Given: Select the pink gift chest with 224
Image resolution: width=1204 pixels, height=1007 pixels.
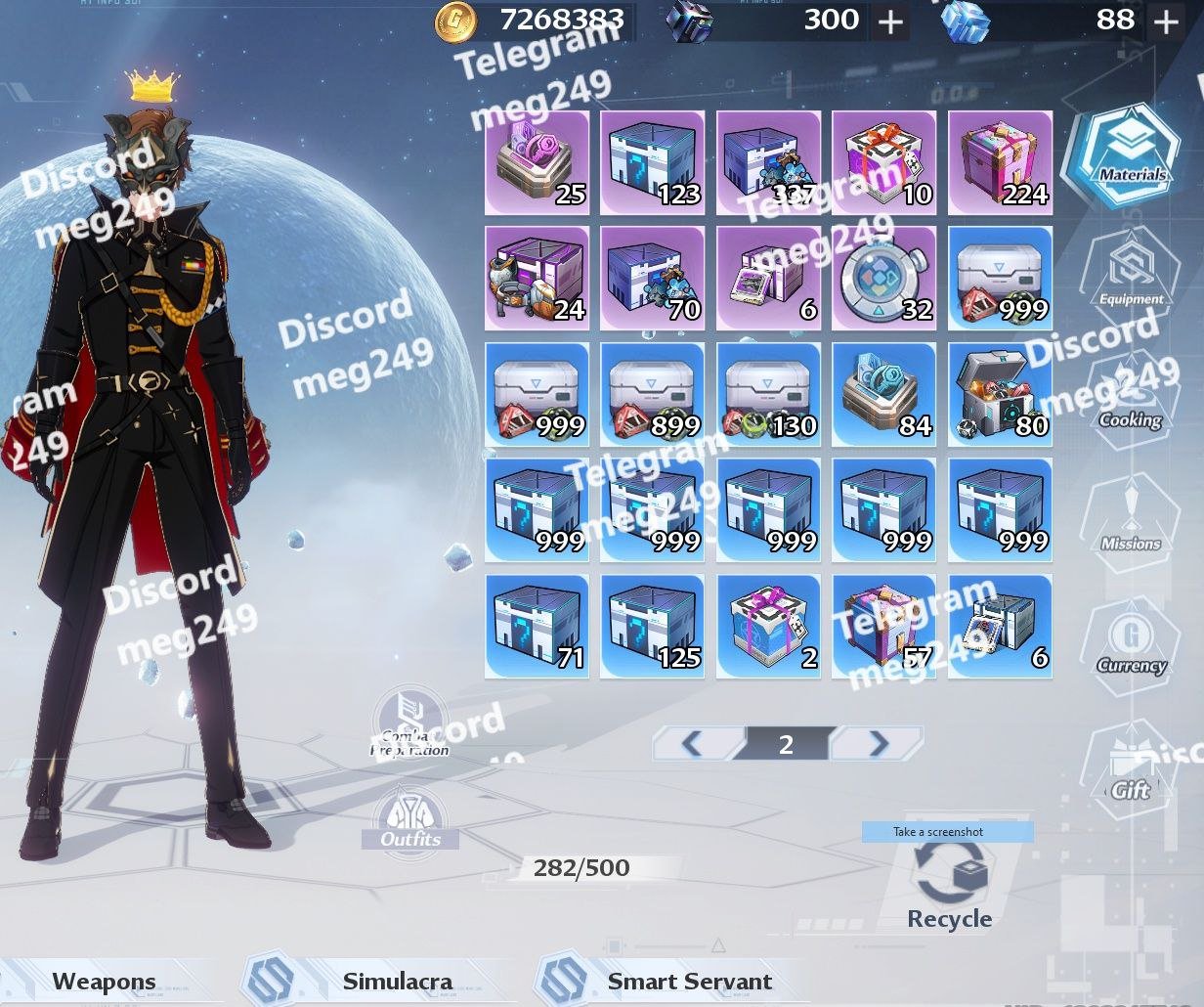Looking at the screenshot, I should pos(1000,162).
